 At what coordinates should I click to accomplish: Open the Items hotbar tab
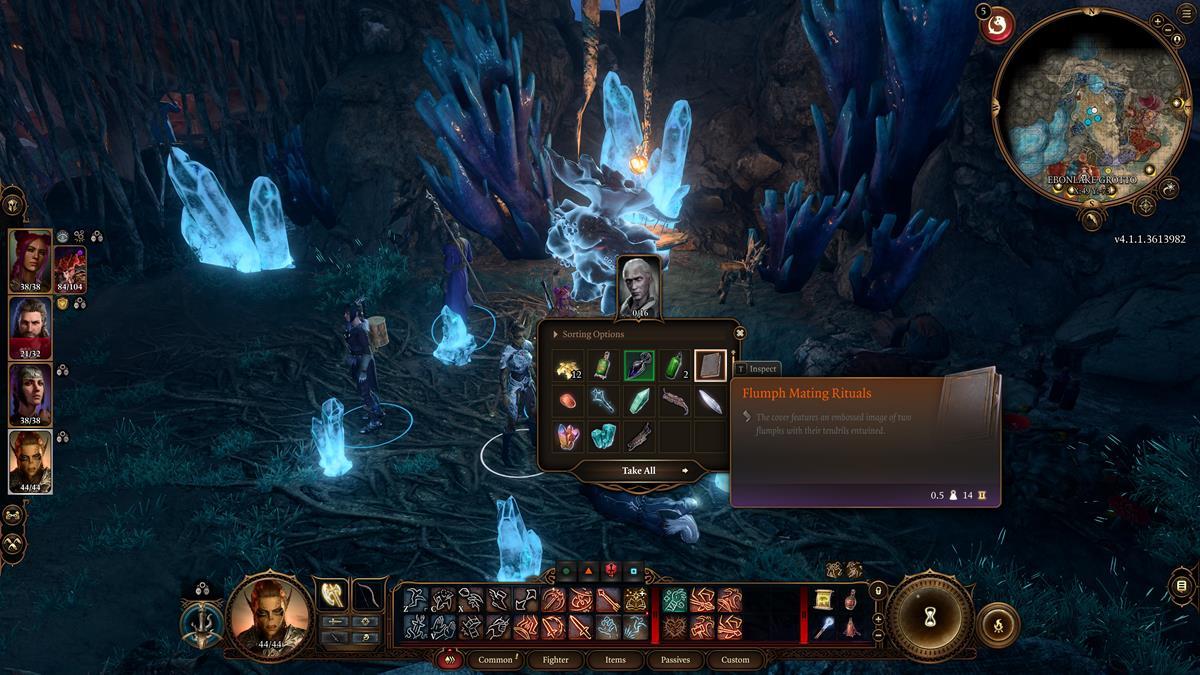[615, 660]
